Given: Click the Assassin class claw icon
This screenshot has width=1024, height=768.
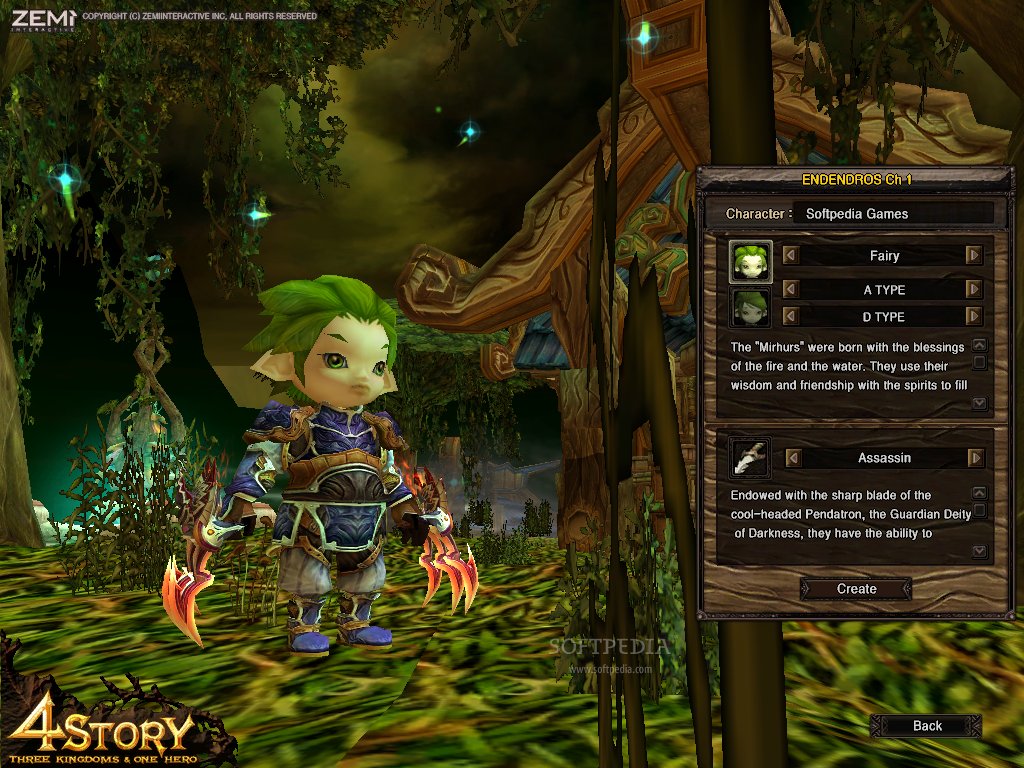Looking at the screenshot, I should click(750, 456).
